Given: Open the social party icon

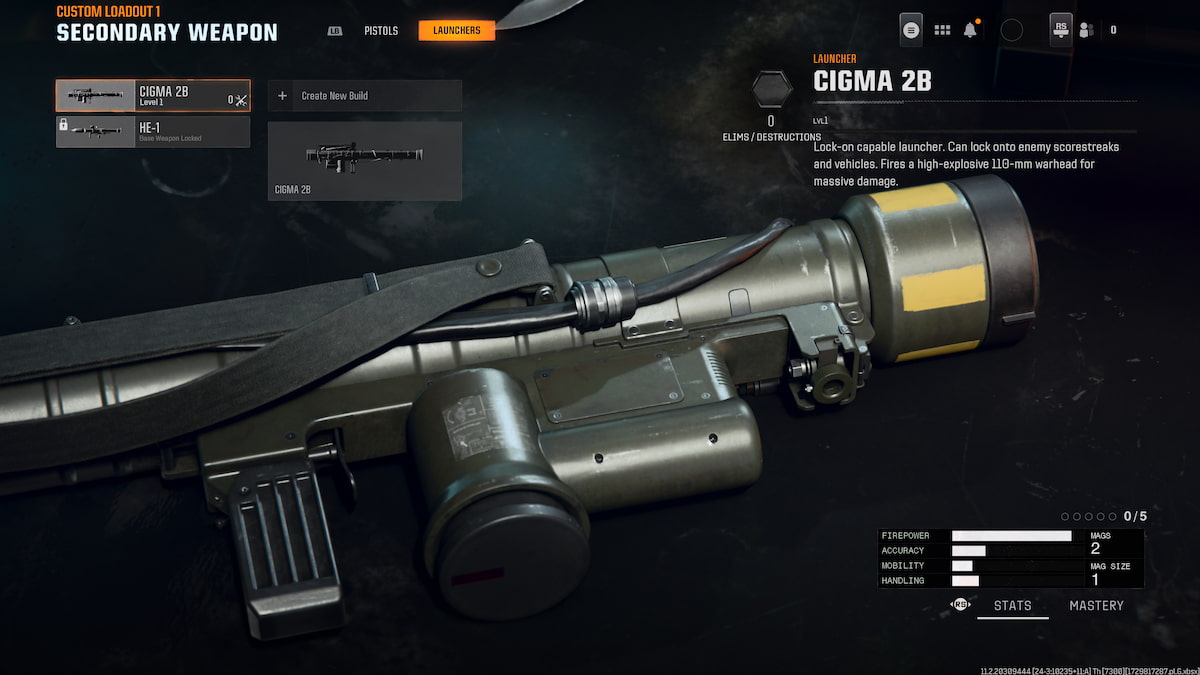Looking at the screenshot, I should point(1086,30).
